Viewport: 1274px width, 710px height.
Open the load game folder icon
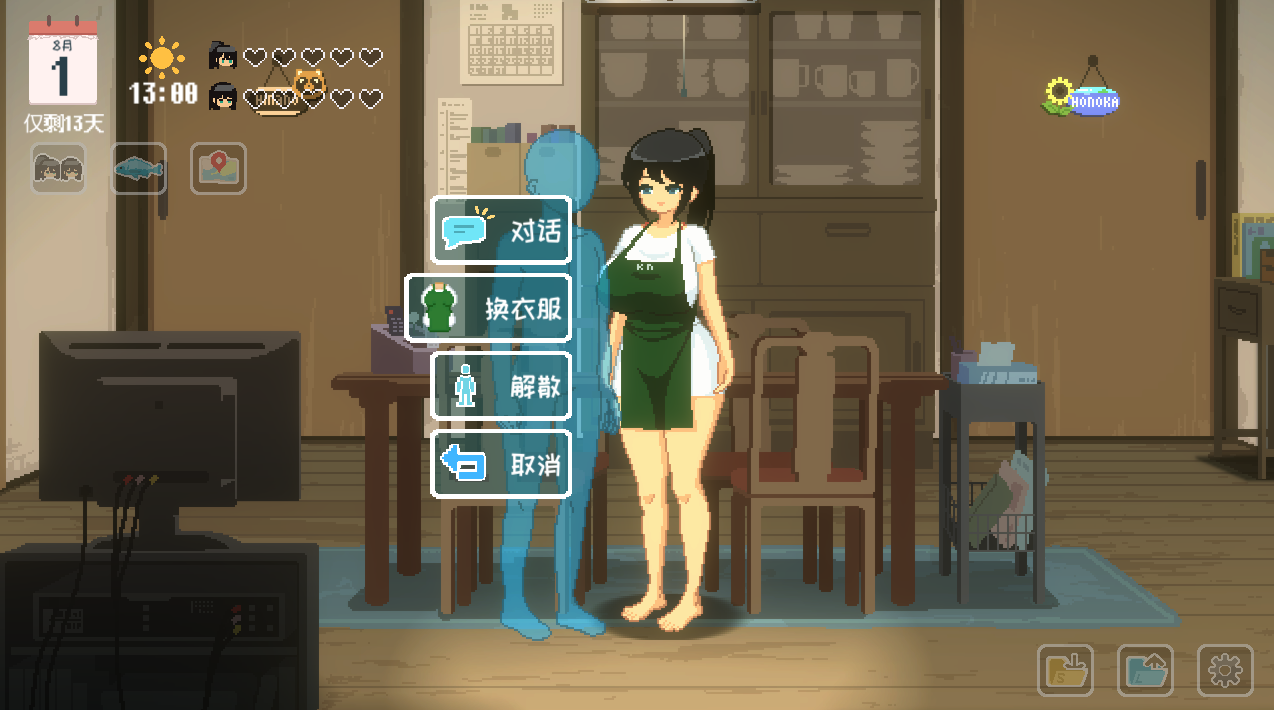[1145, 670]
